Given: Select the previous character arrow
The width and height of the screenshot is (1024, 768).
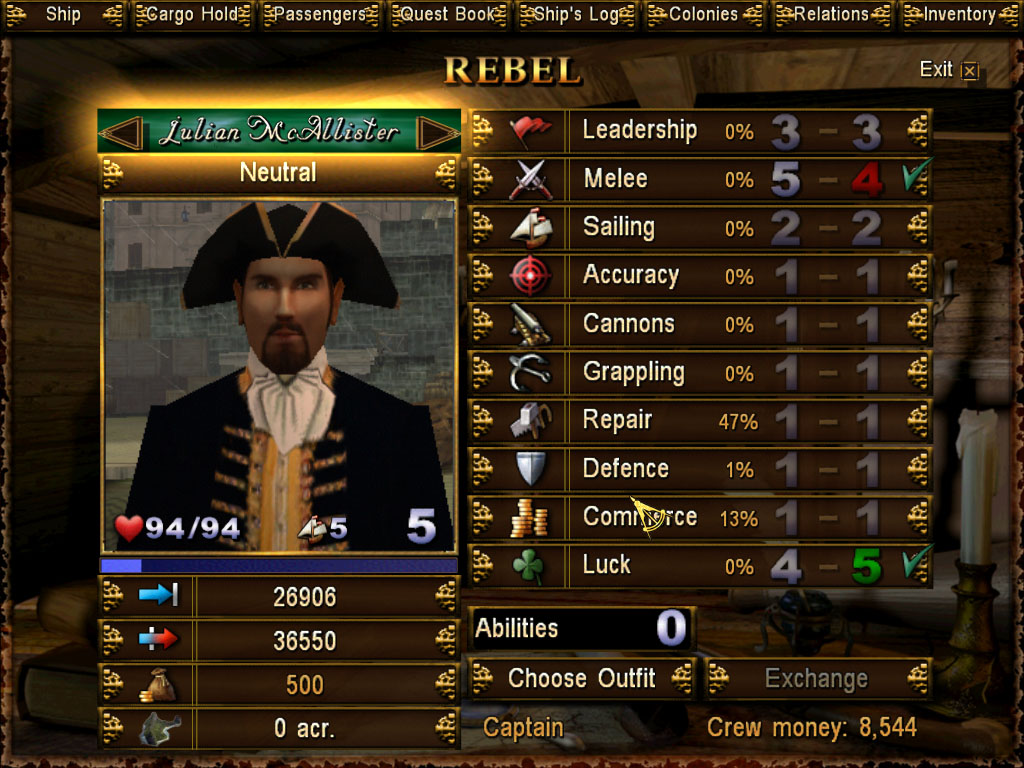Looking at the screenshot, I should coord(121,131).
